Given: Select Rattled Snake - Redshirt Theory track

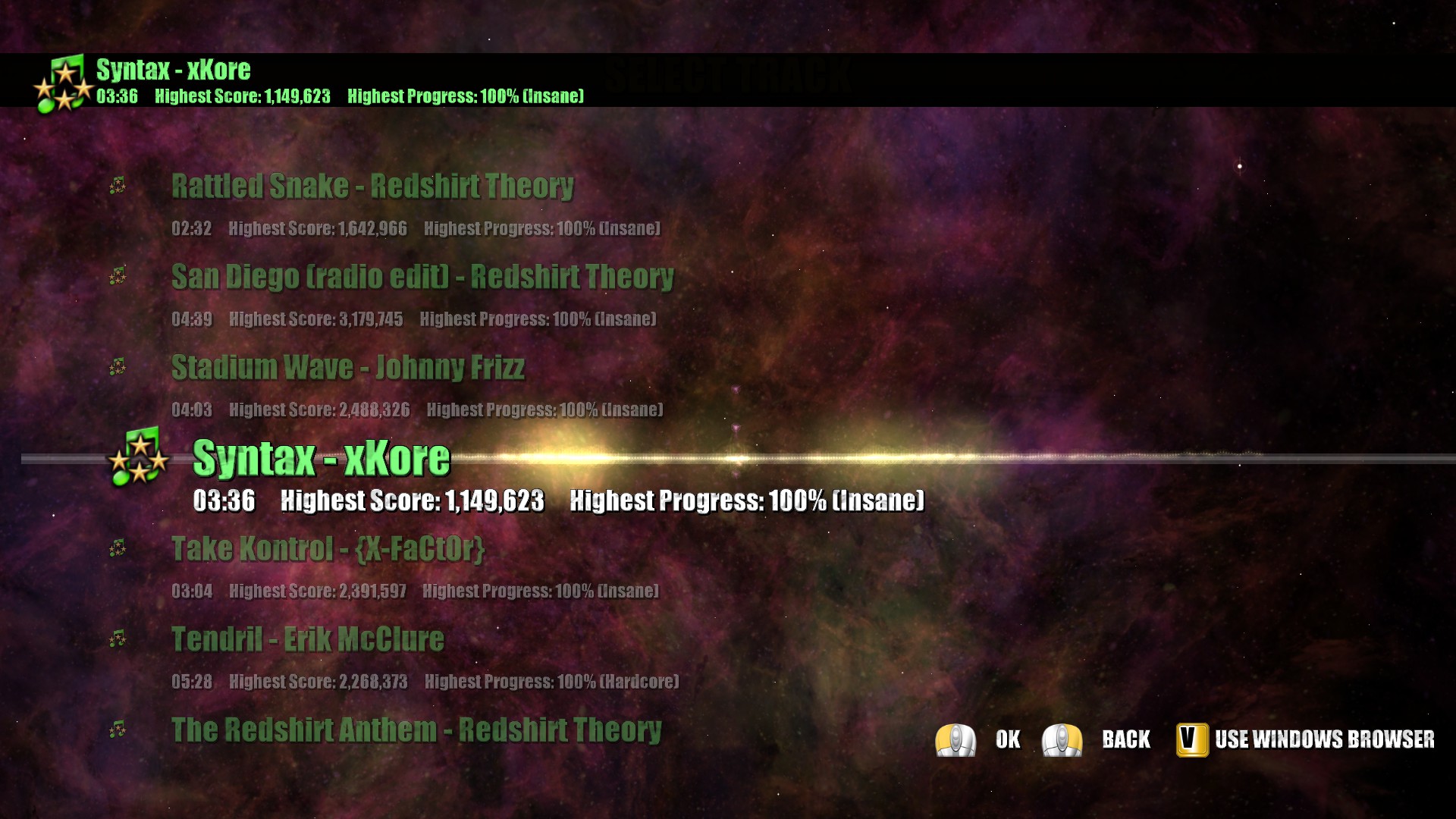Looking at the screenshot, I should 372,187.
